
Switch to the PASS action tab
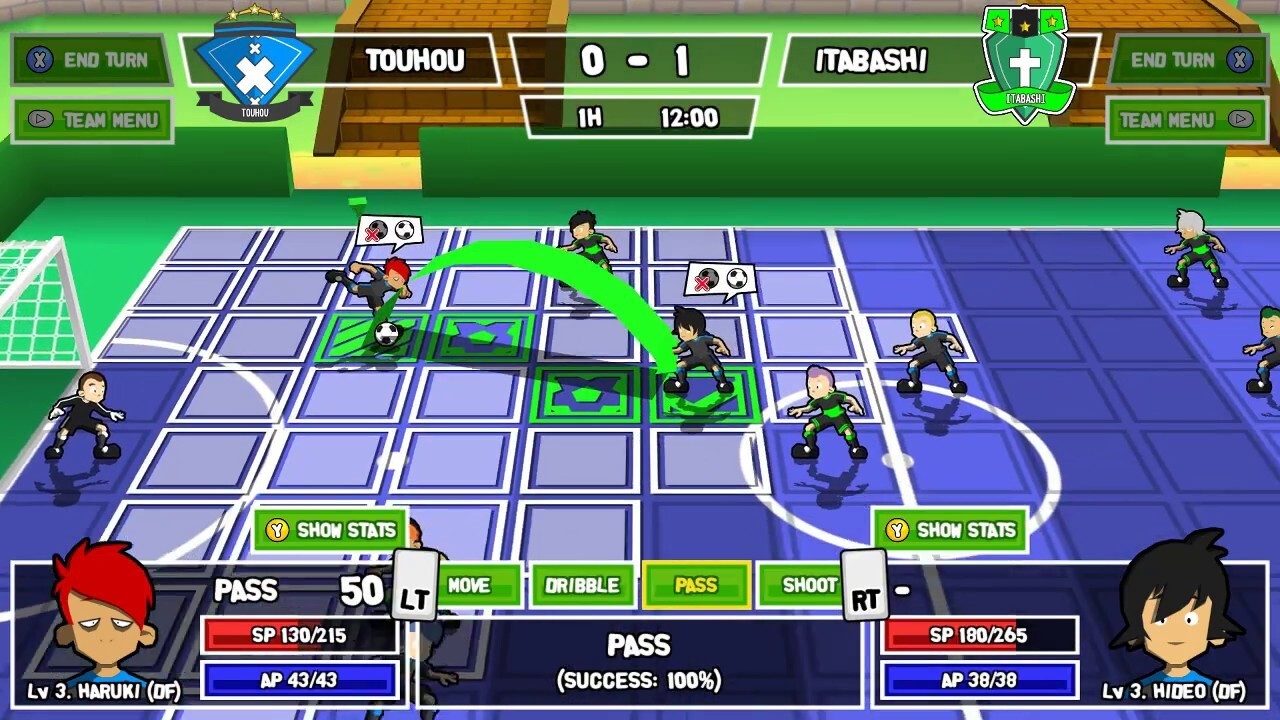click(x=698, y=586)
